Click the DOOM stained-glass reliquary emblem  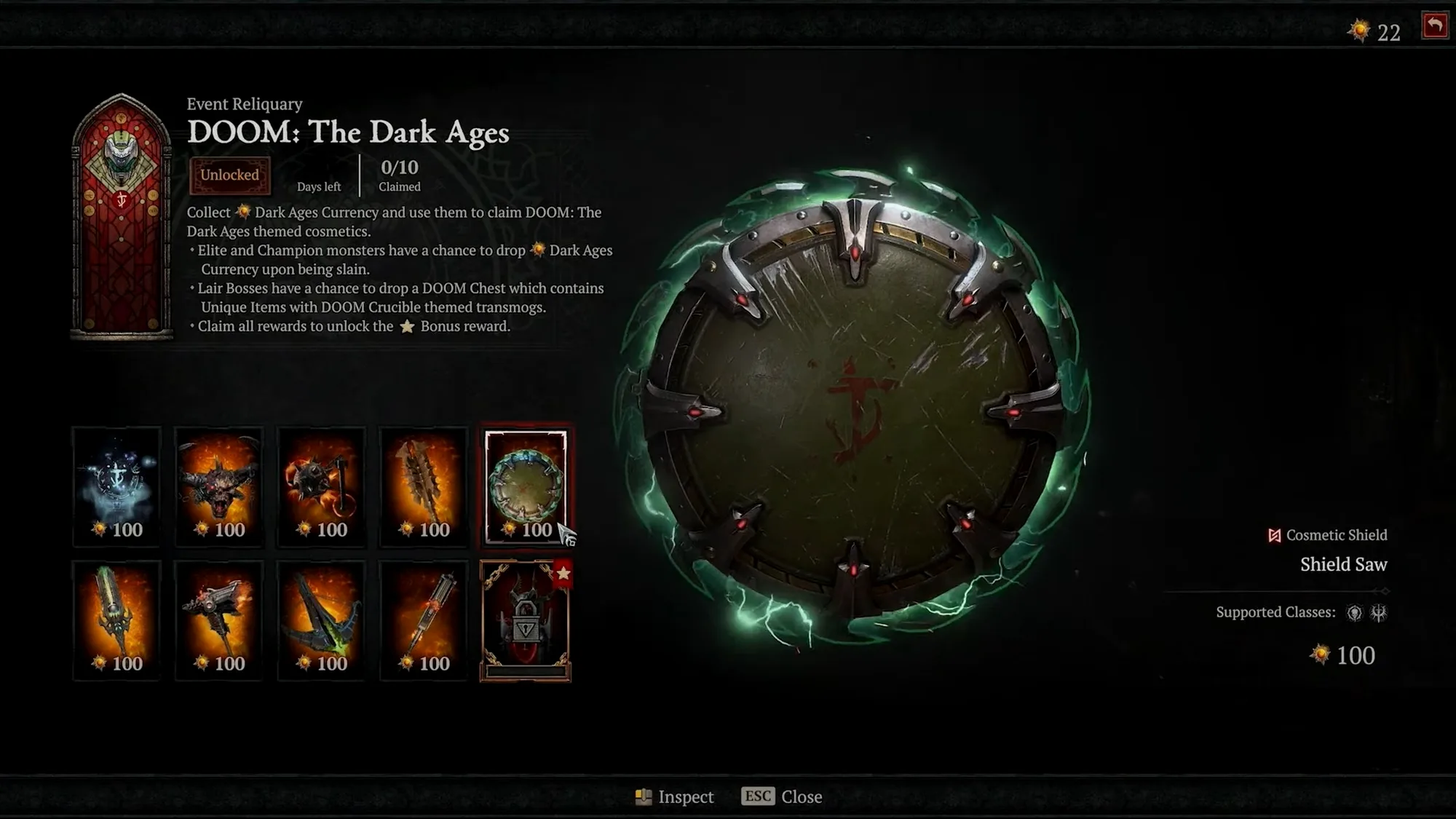pos(122,215)
